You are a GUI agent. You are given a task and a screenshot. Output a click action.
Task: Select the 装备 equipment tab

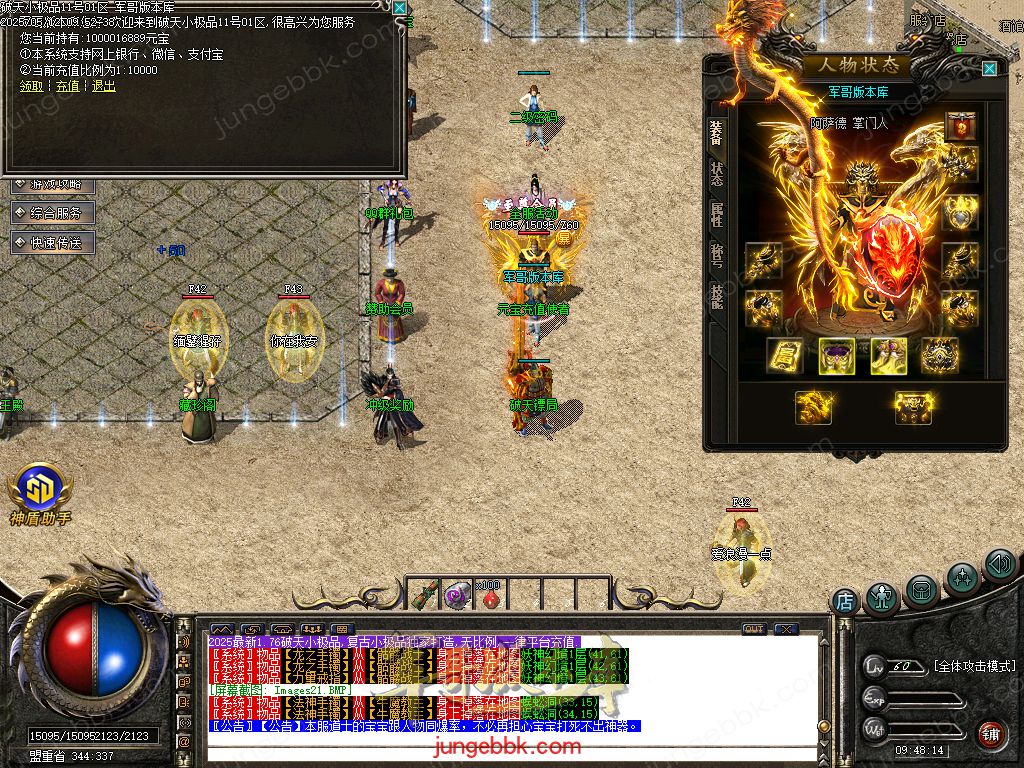point(717,133)
